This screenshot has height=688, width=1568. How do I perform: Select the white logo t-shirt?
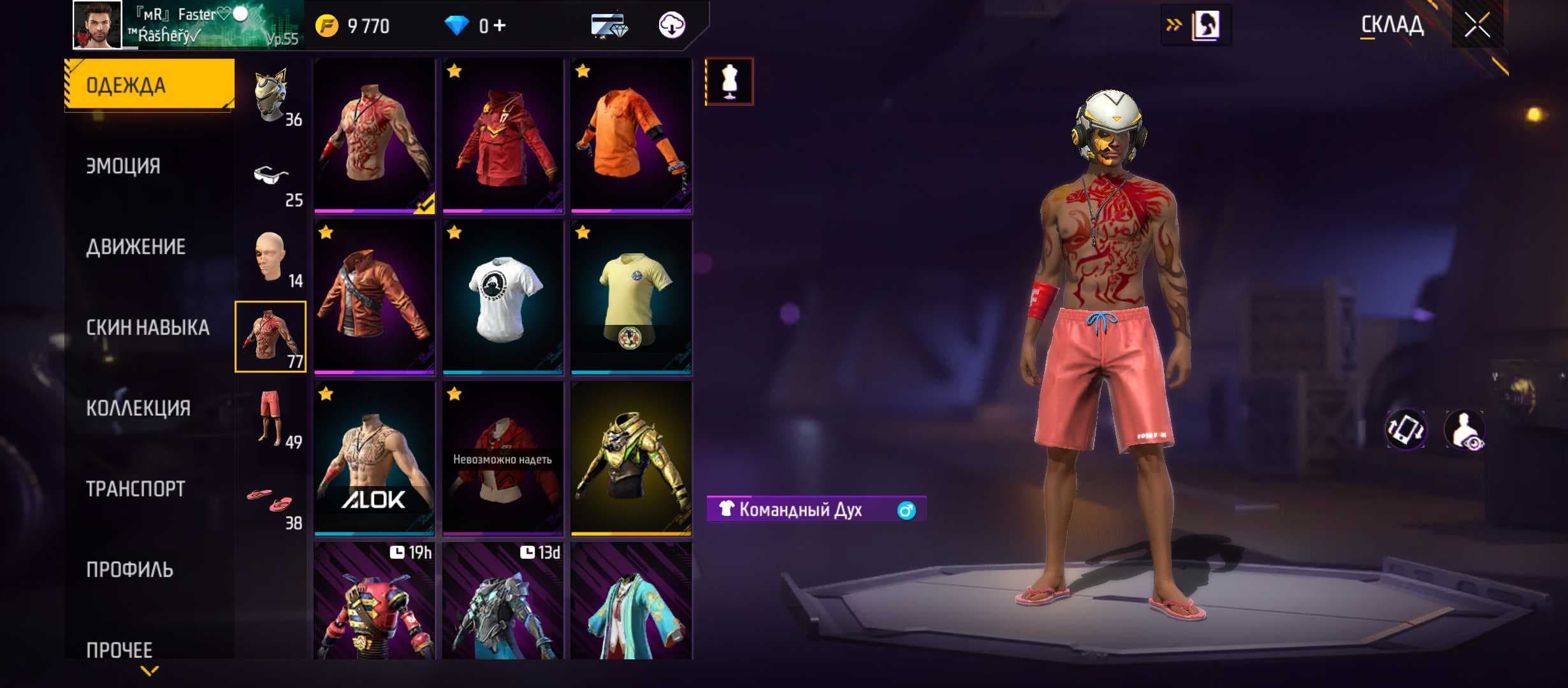tap(503, 297)
